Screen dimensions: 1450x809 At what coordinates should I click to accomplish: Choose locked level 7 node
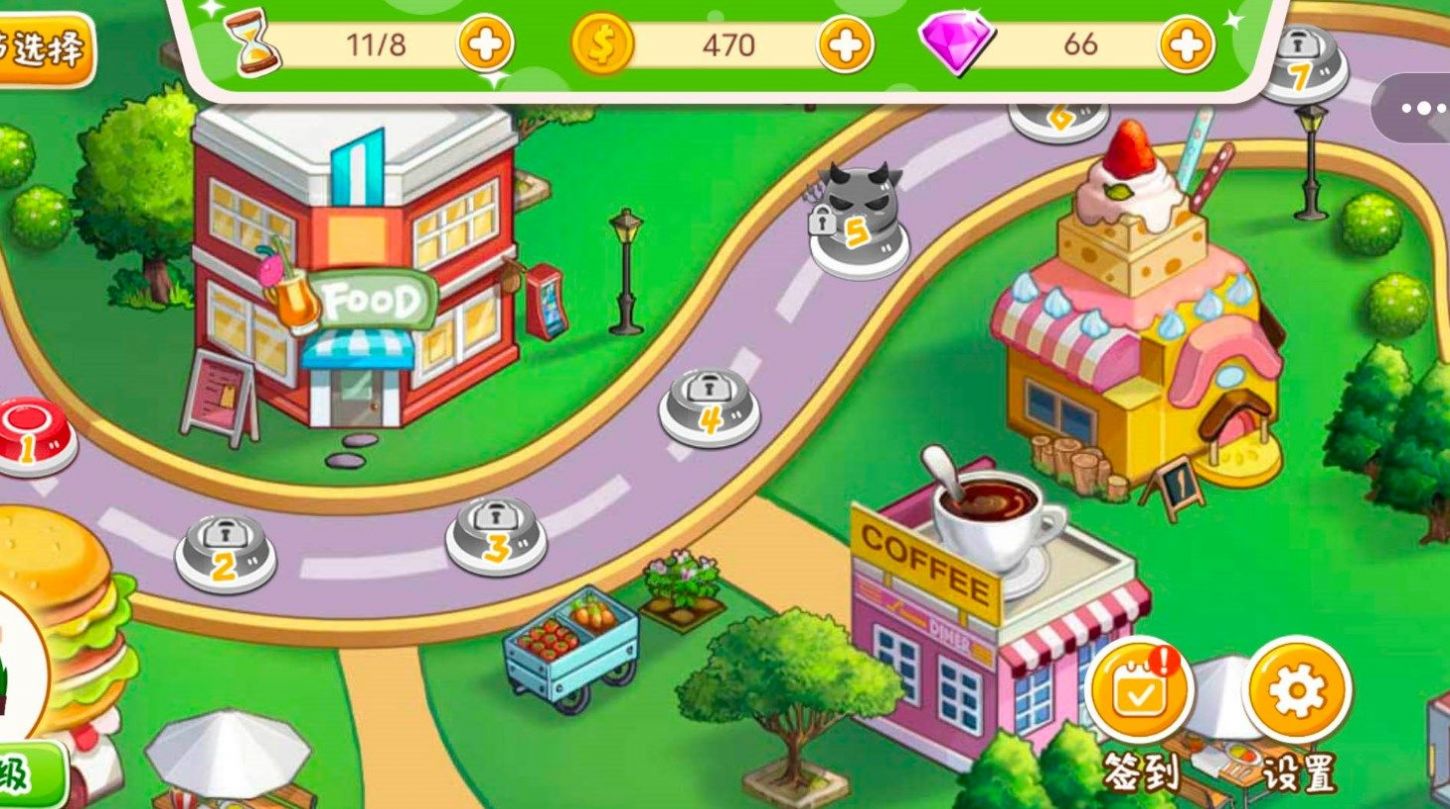coord(1300,62)
